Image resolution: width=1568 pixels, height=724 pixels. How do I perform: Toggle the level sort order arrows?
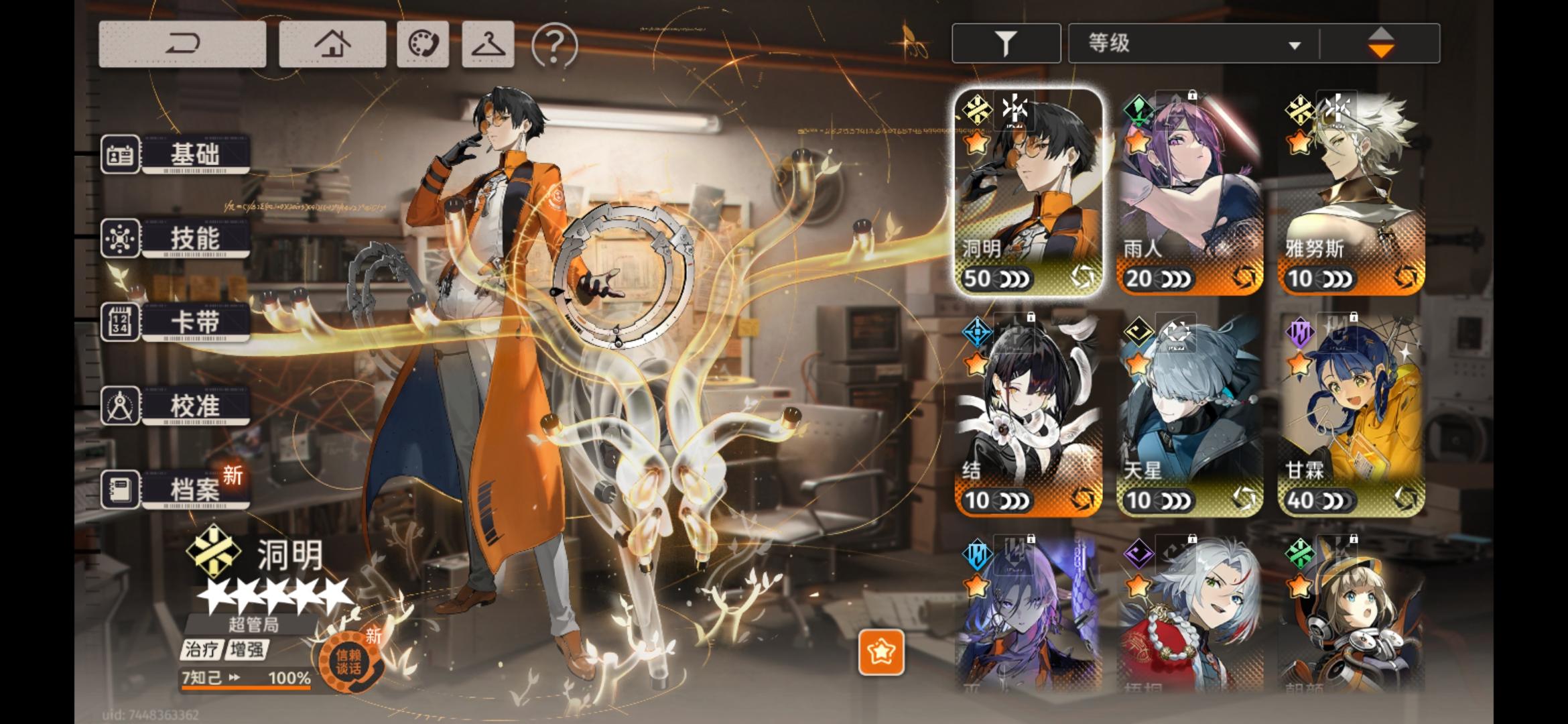coord(1382,42)
